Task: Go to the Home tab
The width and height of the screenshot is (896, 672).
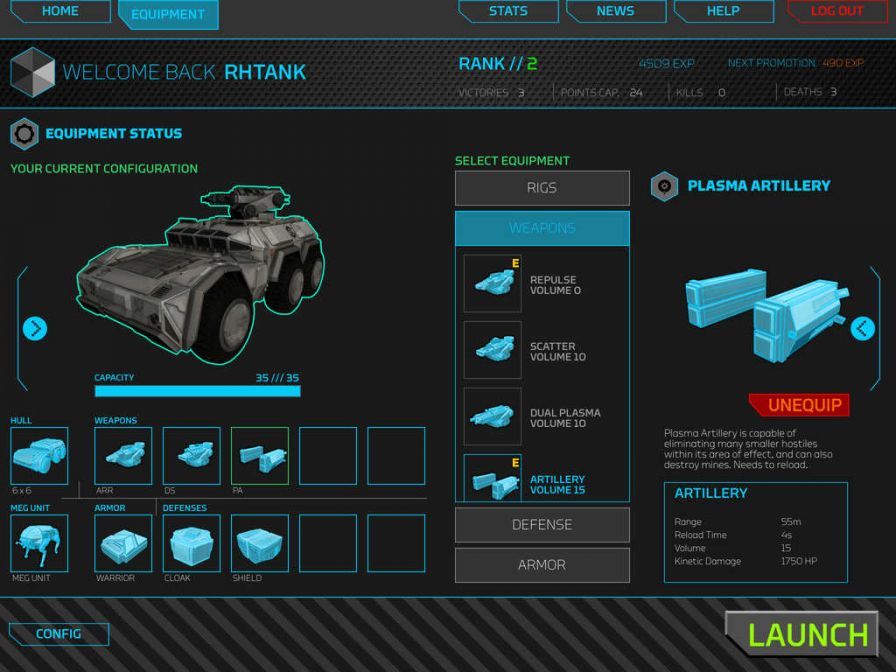Action: tap(60, 12)
